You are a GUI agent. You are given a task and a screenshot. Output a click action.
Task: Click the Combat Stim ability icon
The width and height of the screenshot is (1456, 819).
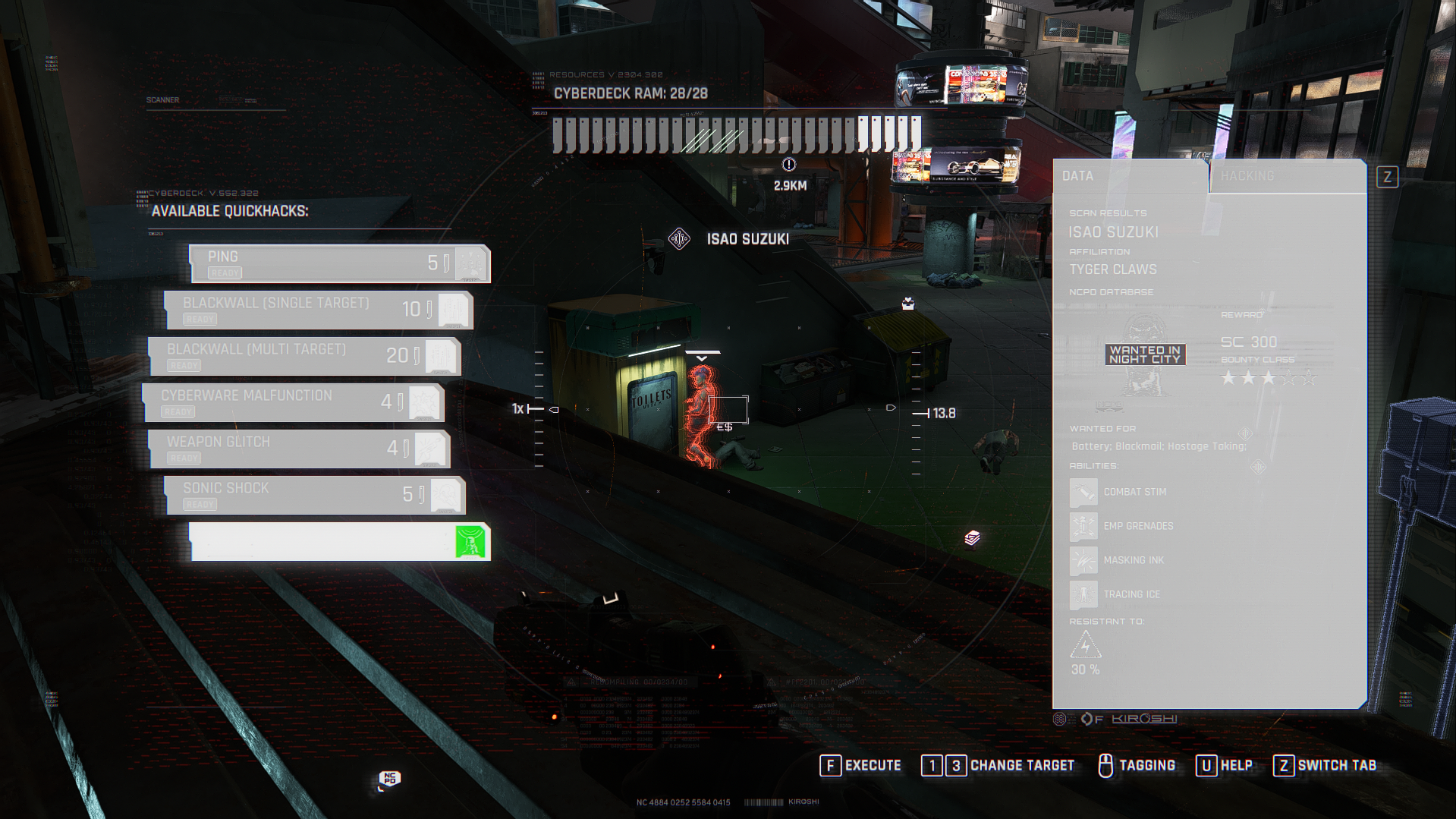point(1083,493)
